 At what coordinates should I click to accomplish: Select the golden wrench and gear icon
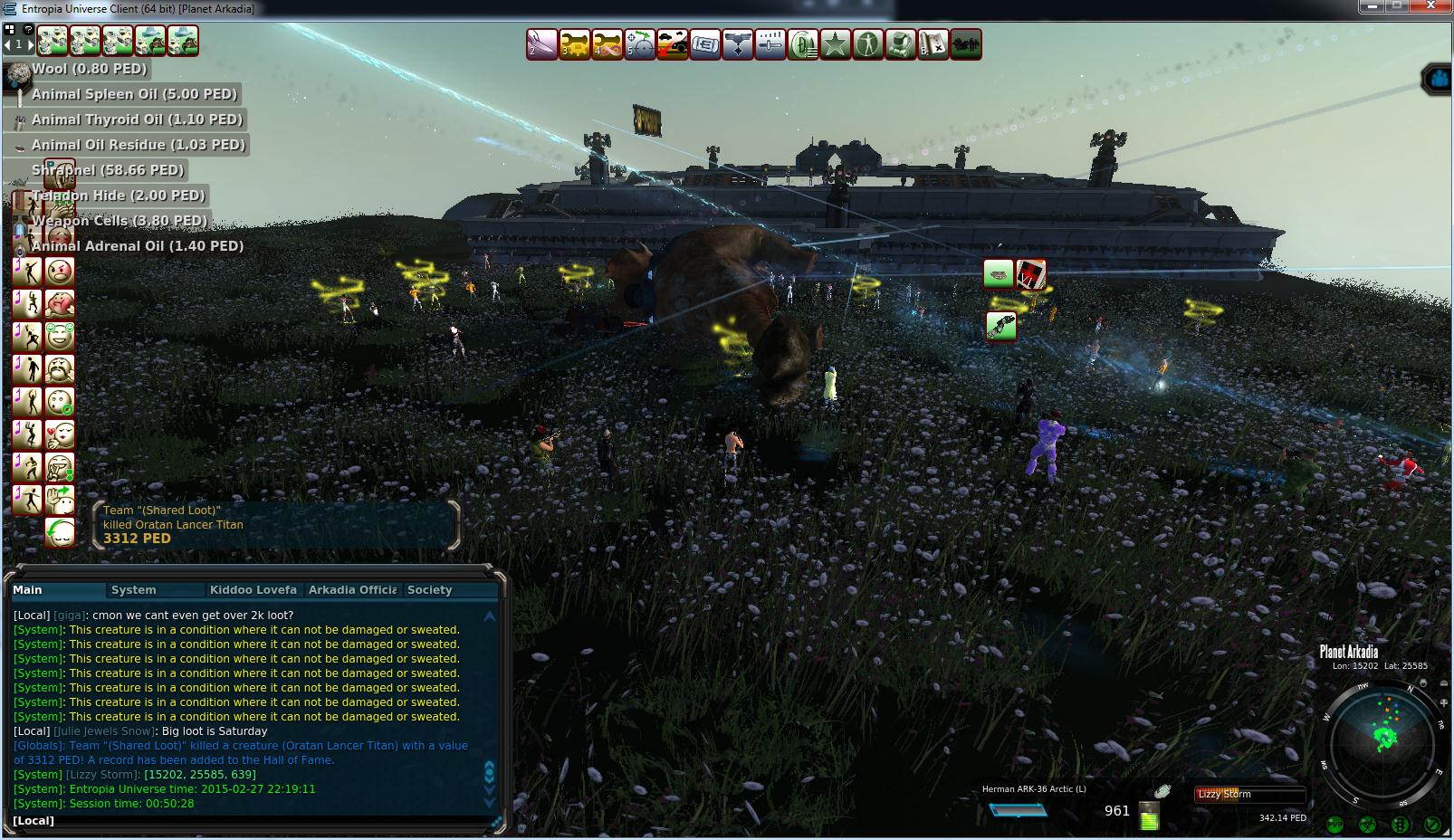pyautogui.click(x=574, y=44)
